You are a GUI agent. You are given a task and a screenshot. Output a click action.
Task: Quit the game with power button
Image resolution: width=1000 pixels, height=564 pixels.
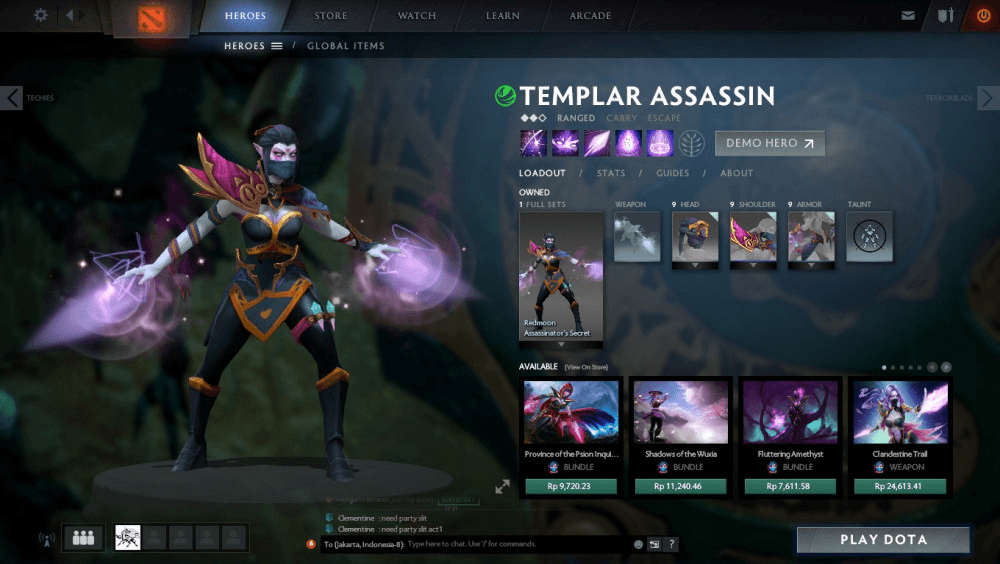(983, 16)
